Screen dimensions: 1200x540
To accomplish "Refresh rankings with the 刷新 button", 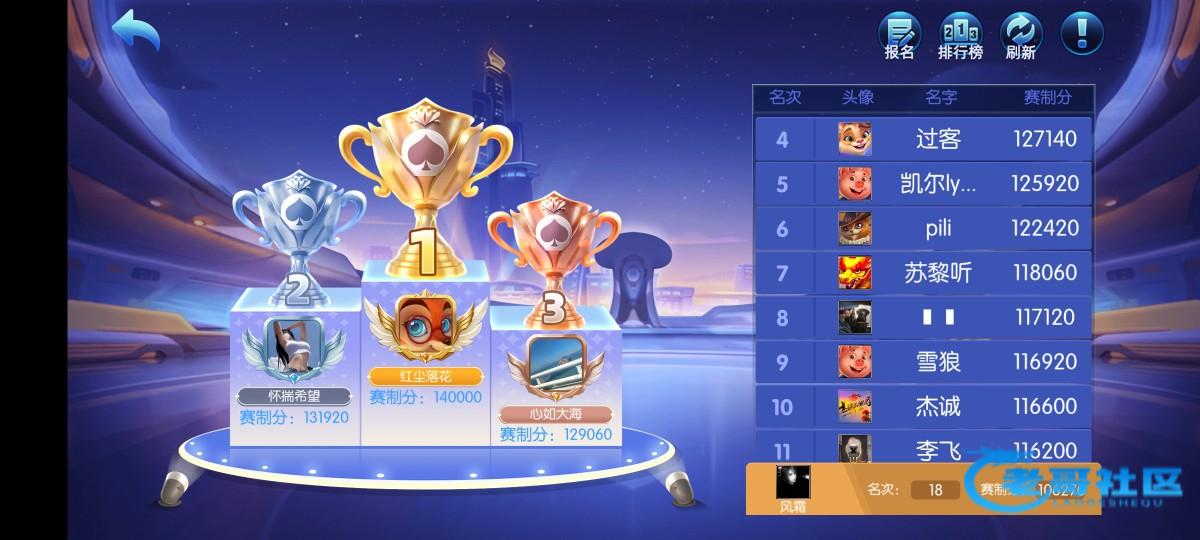I will point(1021,34).
